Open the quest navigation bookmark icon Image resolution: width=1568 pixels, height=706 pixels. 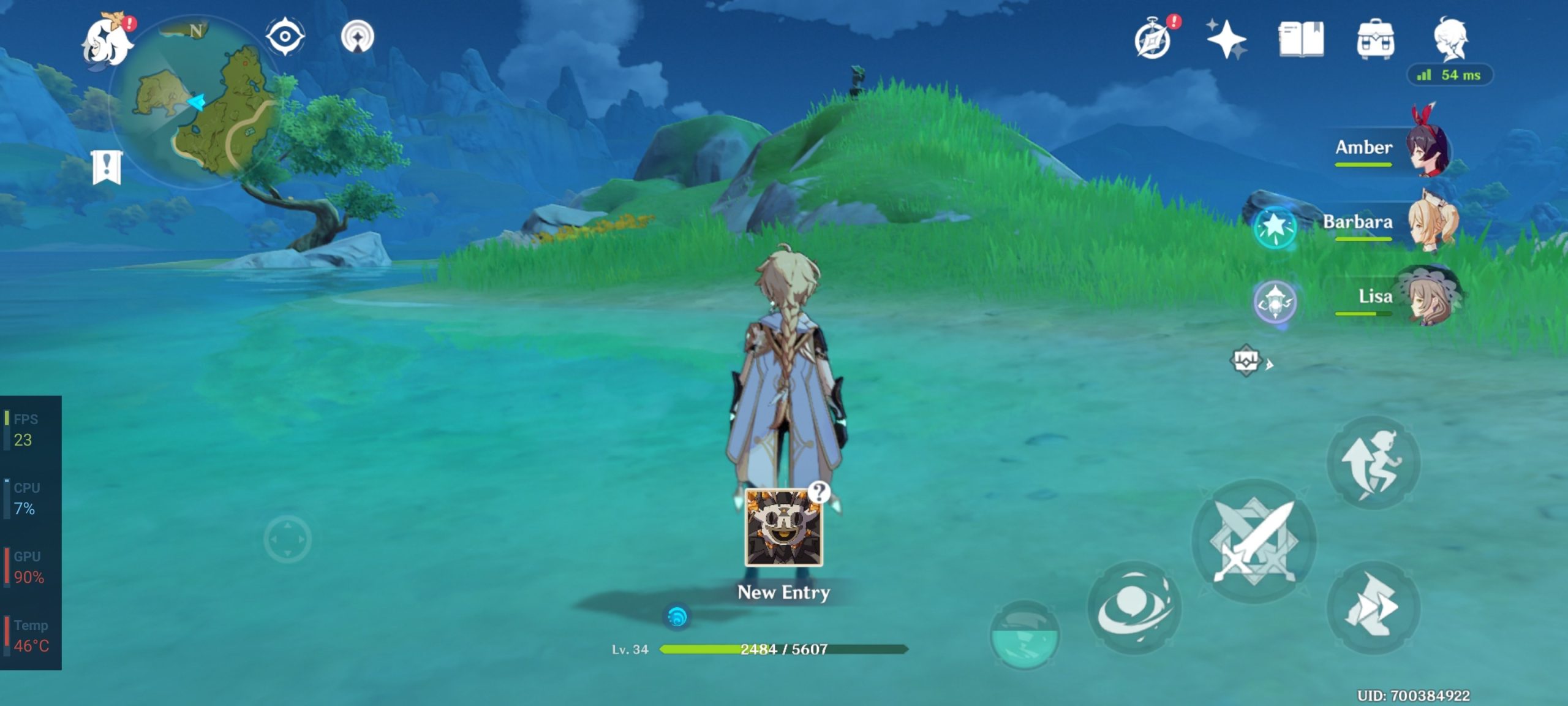[x=107, y=167]
